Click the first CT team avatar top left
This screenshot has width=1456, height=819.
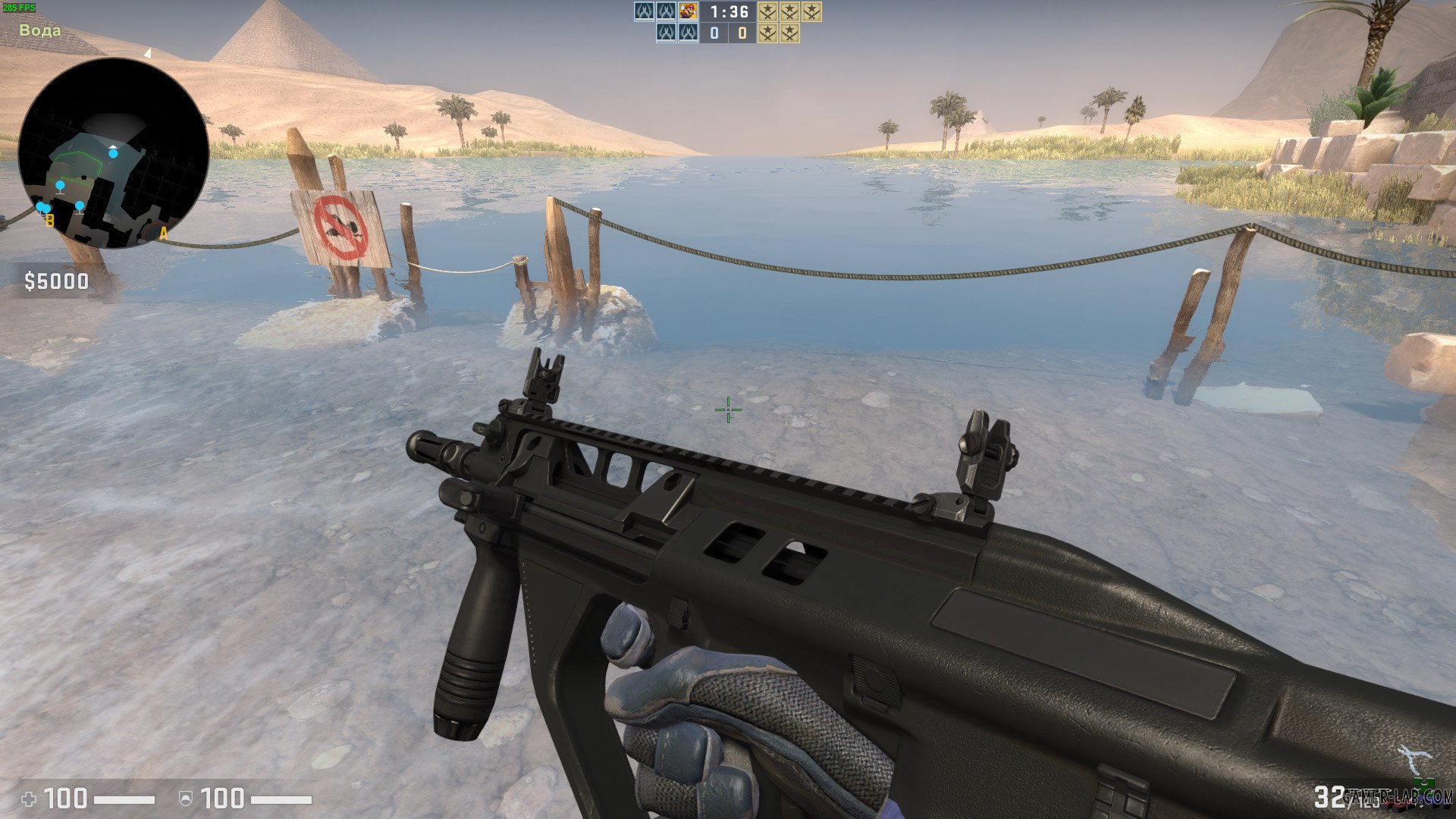pyautogui.click(x=642, y=11)
